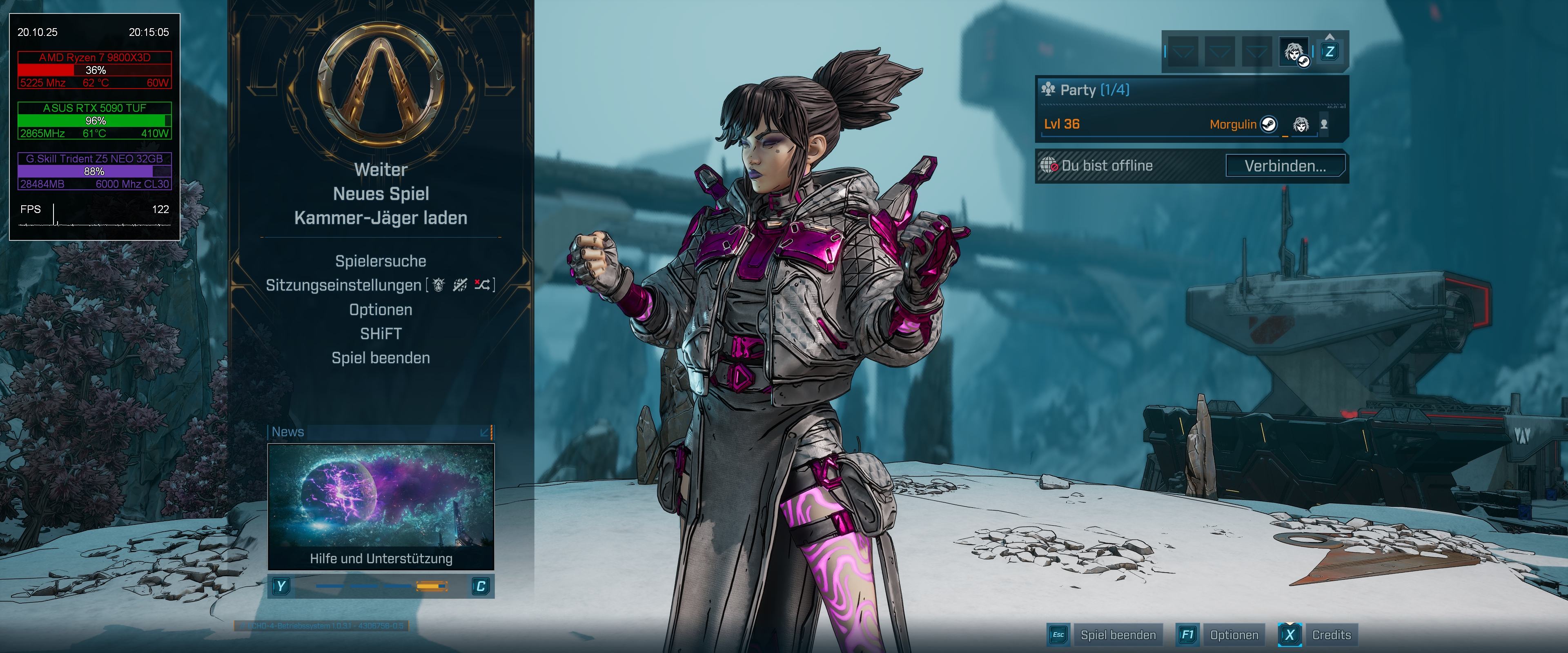Screen dimensions: 1568x653
Task: Open the Optionen menu entry
Action: coord(381,310)
